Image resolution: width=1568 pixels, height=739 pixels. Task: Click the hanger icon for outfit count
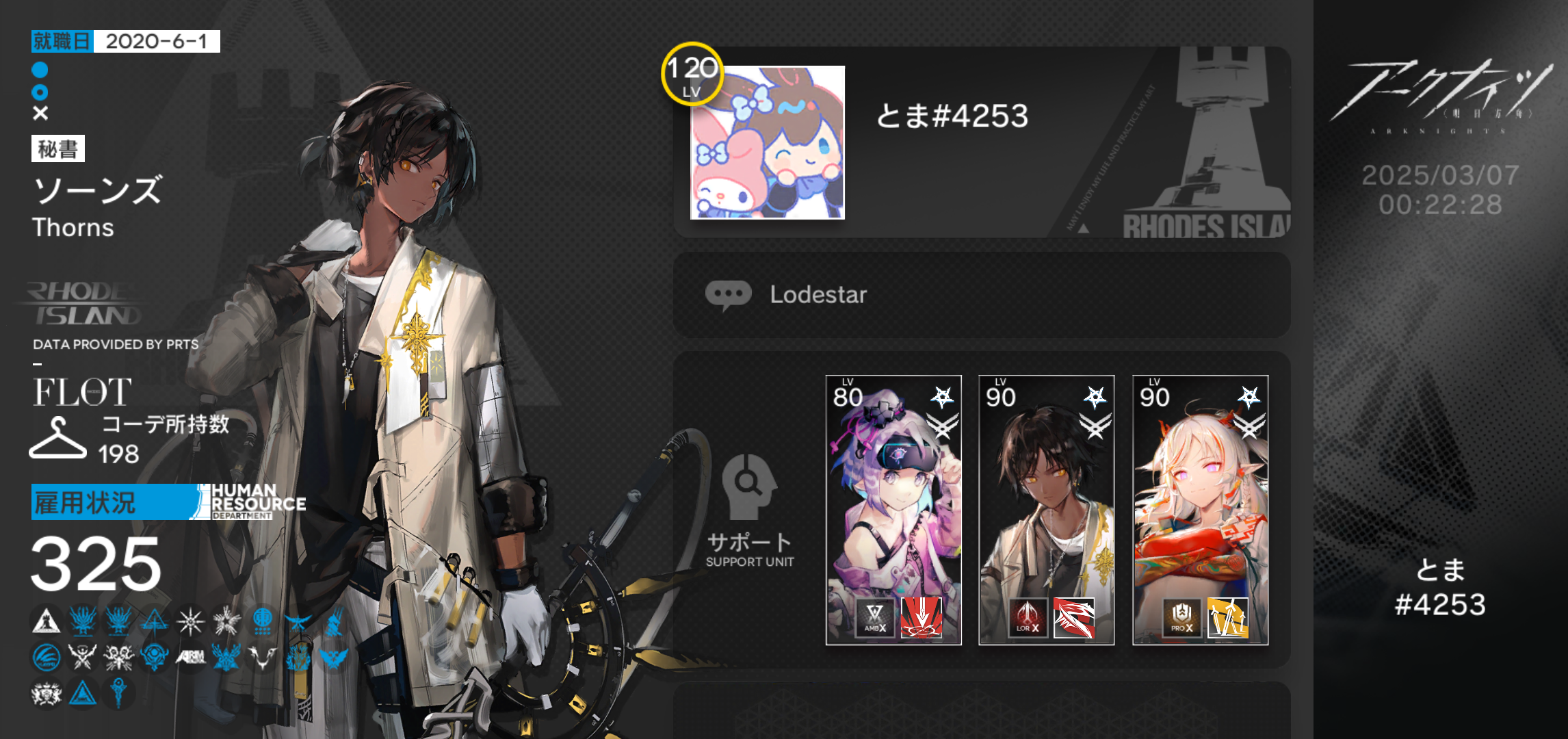pyautogui.click(x=57, y=439)
